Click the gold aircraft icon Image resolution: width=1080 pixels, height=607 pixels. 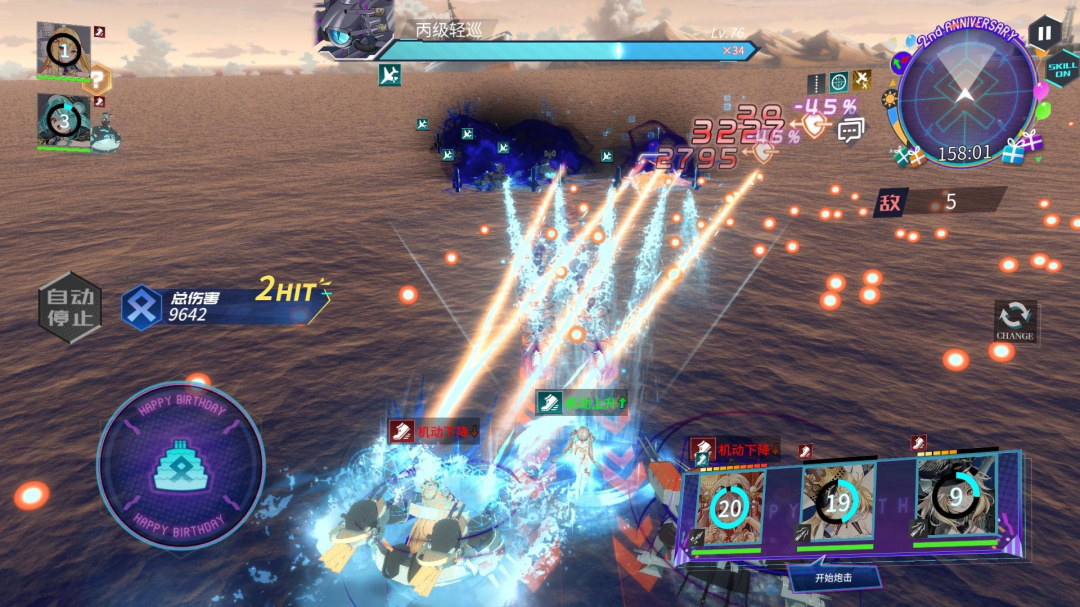coord(862,80)
